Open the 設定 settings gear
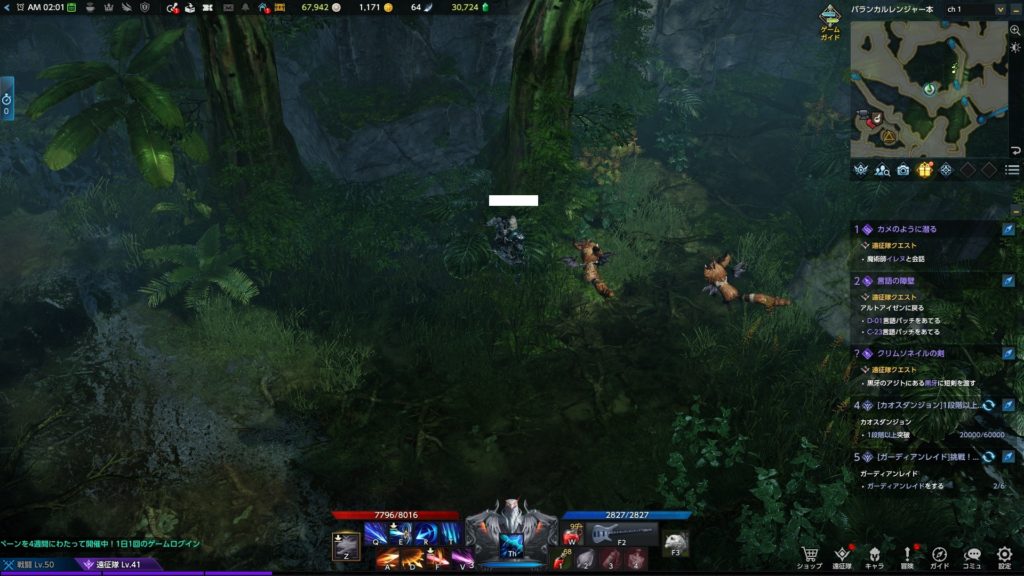The width and height of the screenshot is (1024, 576). pyautogui.click(x=1004, y=555)
